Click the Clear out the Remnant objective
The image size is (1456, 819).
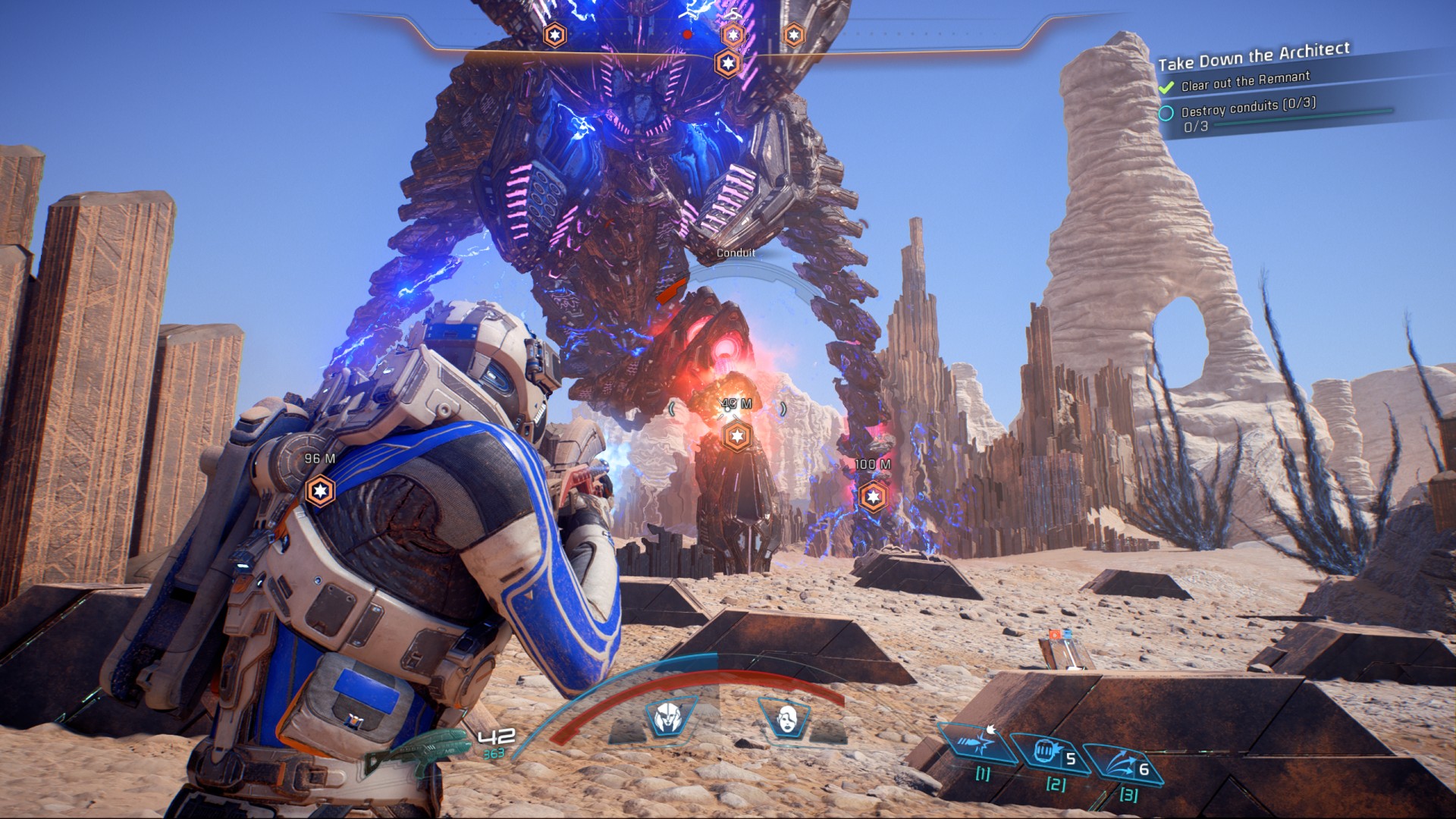tap(1245, 81)
